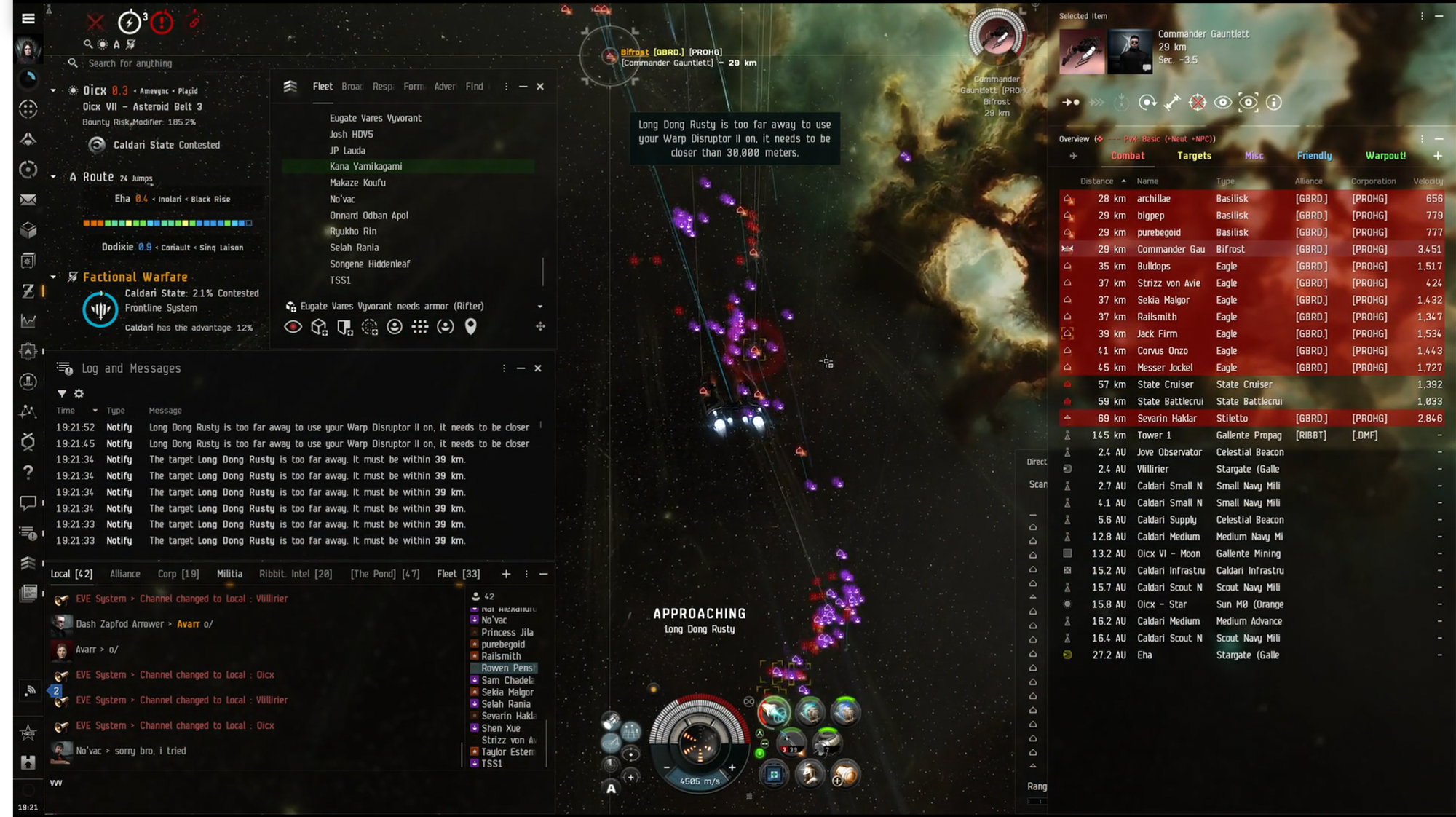Close the Log and Messages window
This screenshot has width=1456, height=817.
538,368
